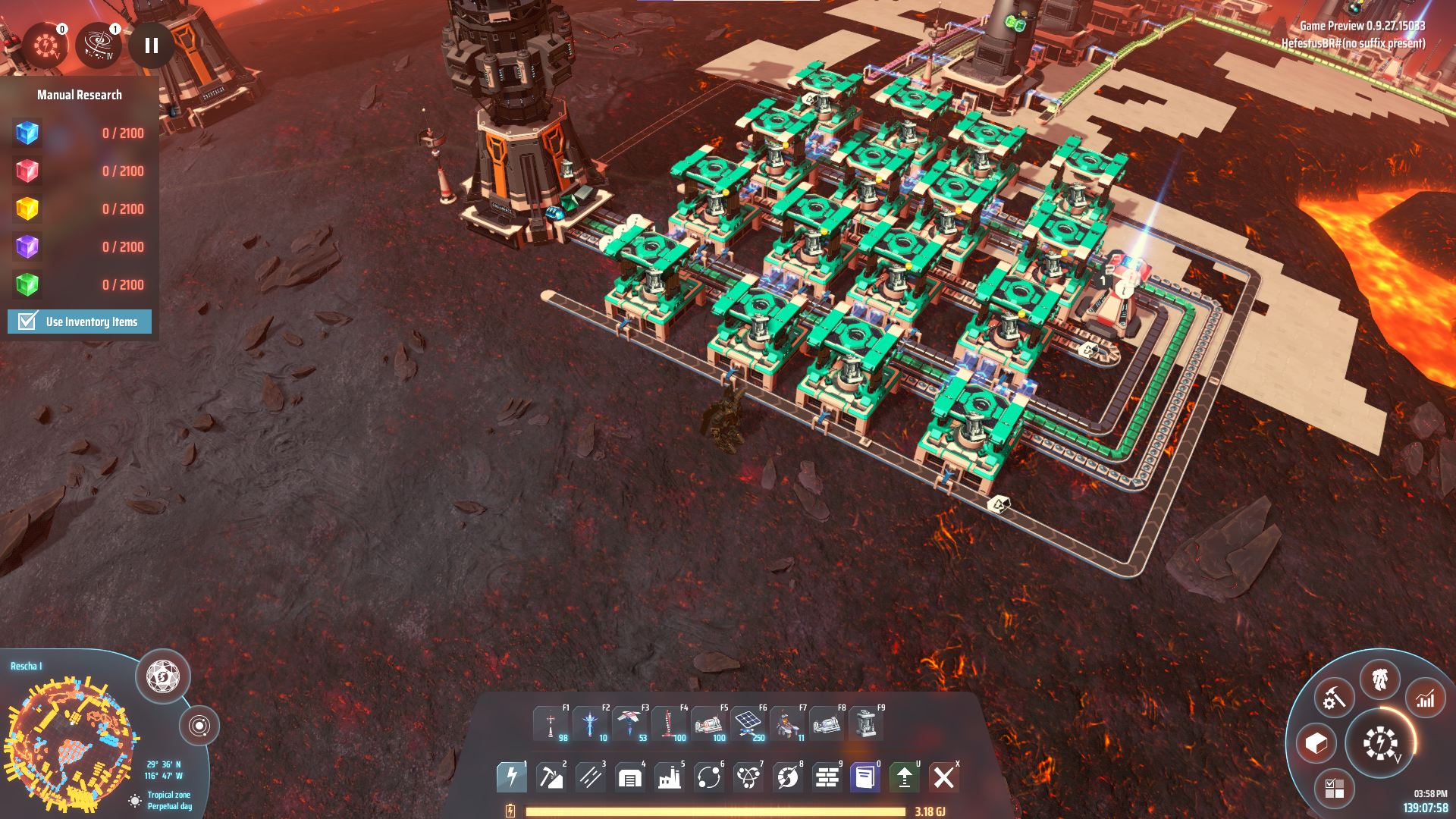The height and width of the screenshot is (819, 1456).
Task: Open the hammer and gear replicator
Action: (1334, 698)
